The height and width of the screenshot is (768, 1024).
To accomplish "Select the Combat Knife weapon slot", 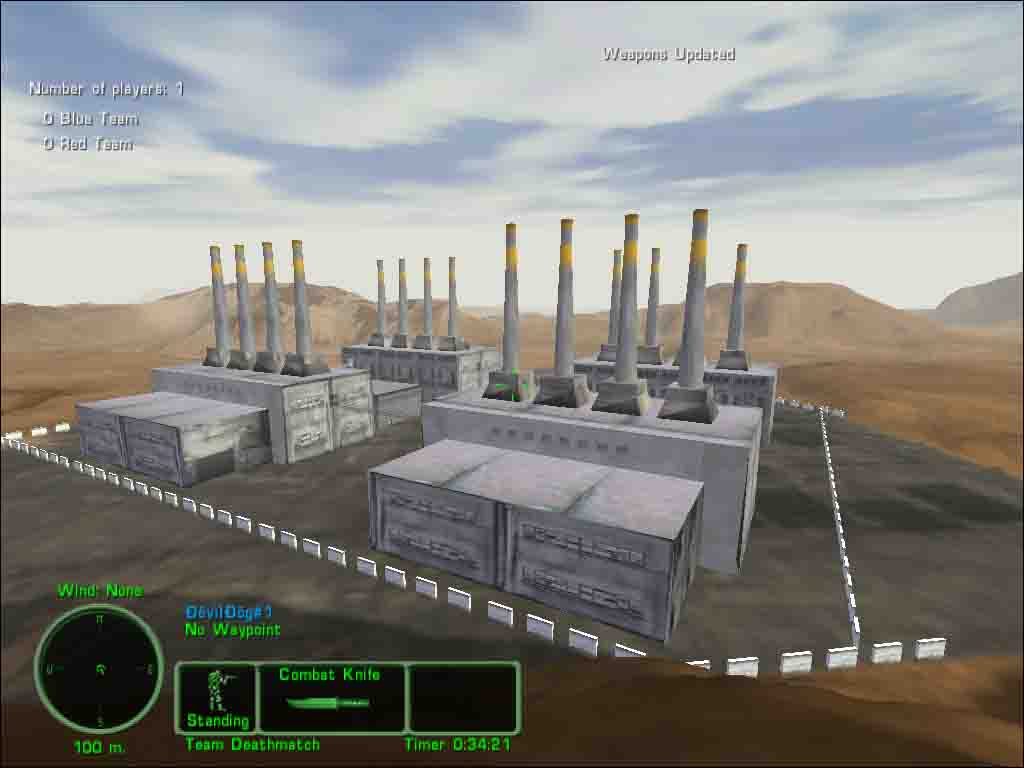I will pyautogui.click(x=331, y=697).
